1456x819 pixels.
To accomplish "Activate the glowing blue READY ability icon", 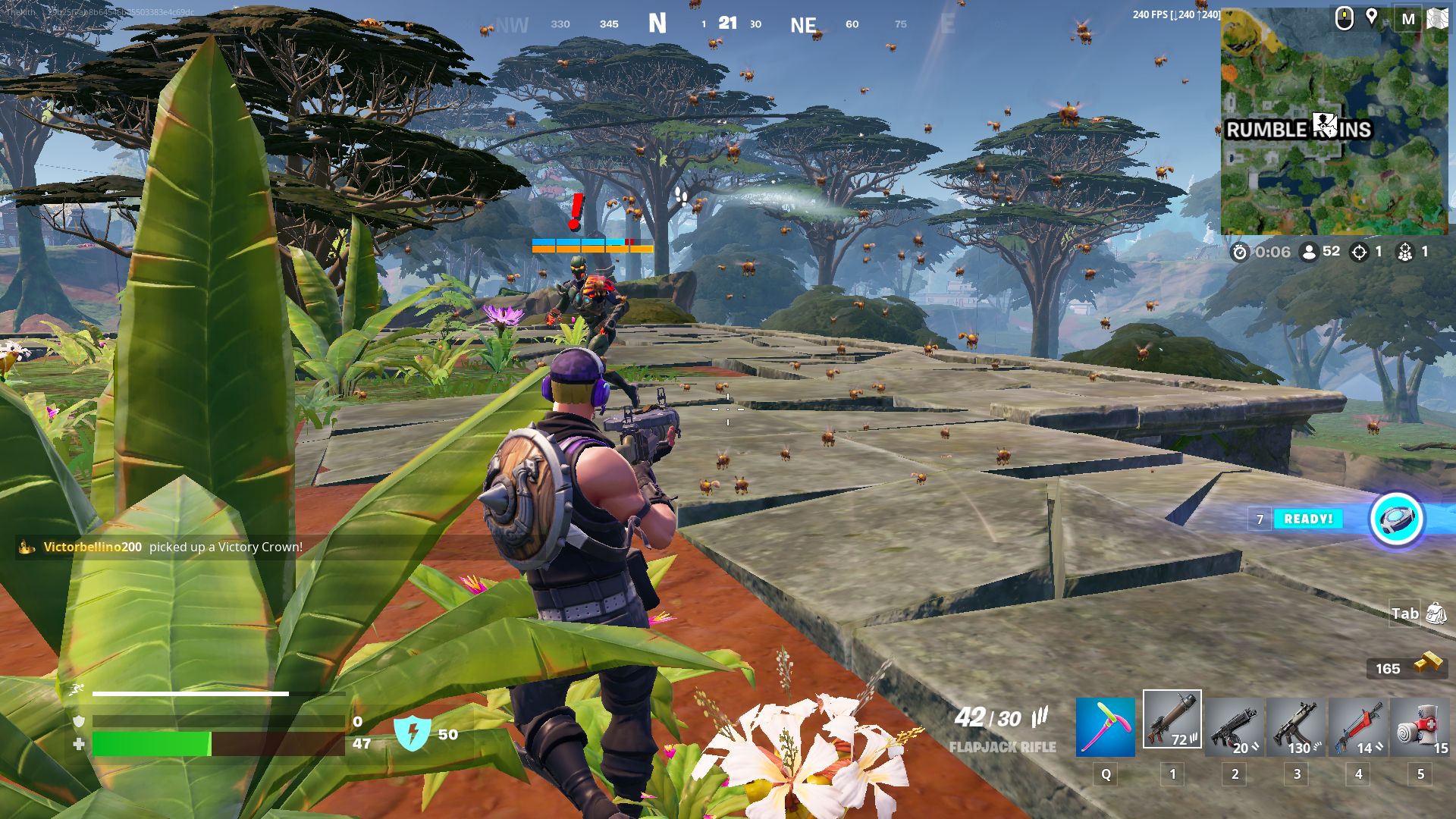I will 1396,519.
